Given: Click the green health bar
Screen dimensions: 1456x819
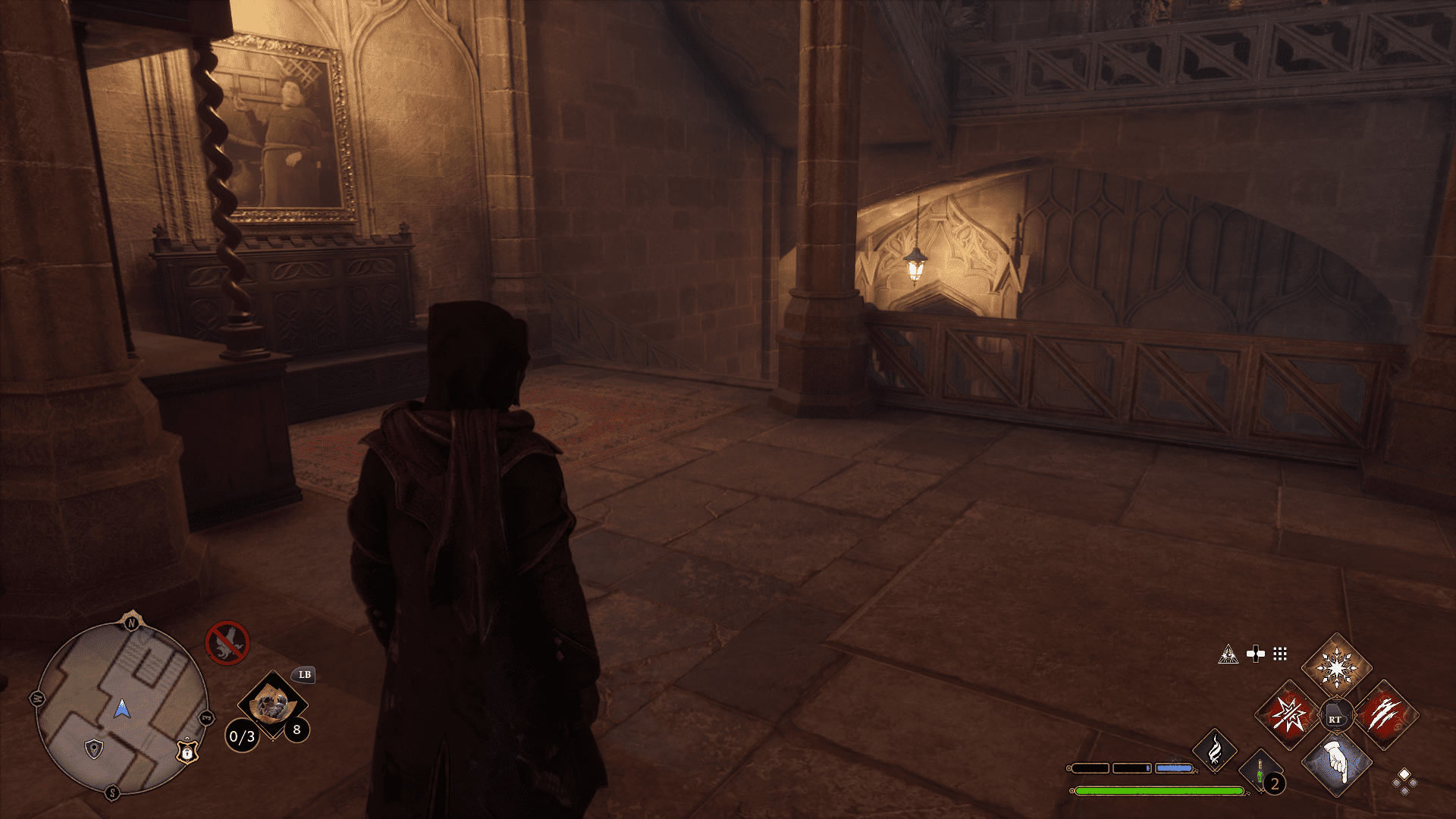Looking at the screenshot, I should pos(1159,790).
